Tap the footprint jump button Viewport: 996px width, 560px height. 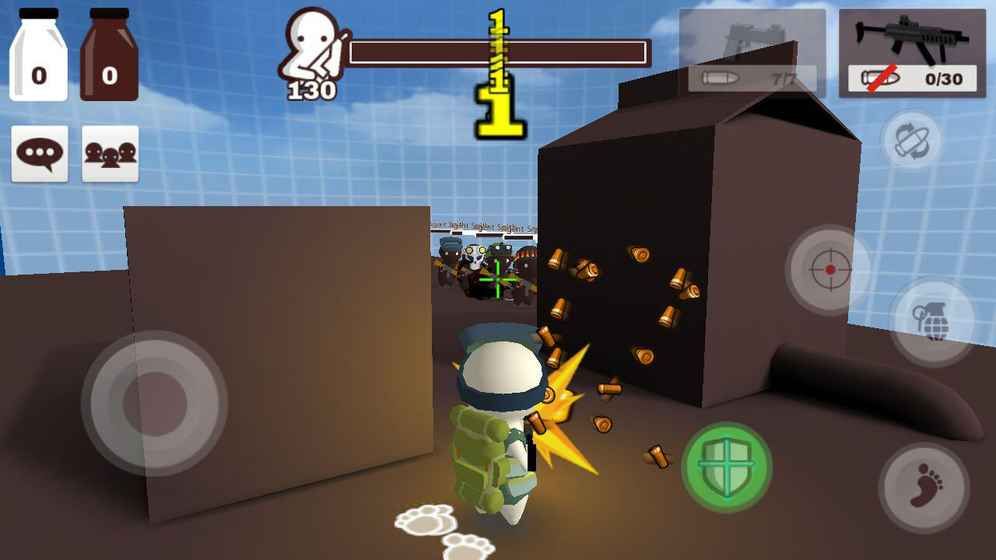tap(923, 487)
